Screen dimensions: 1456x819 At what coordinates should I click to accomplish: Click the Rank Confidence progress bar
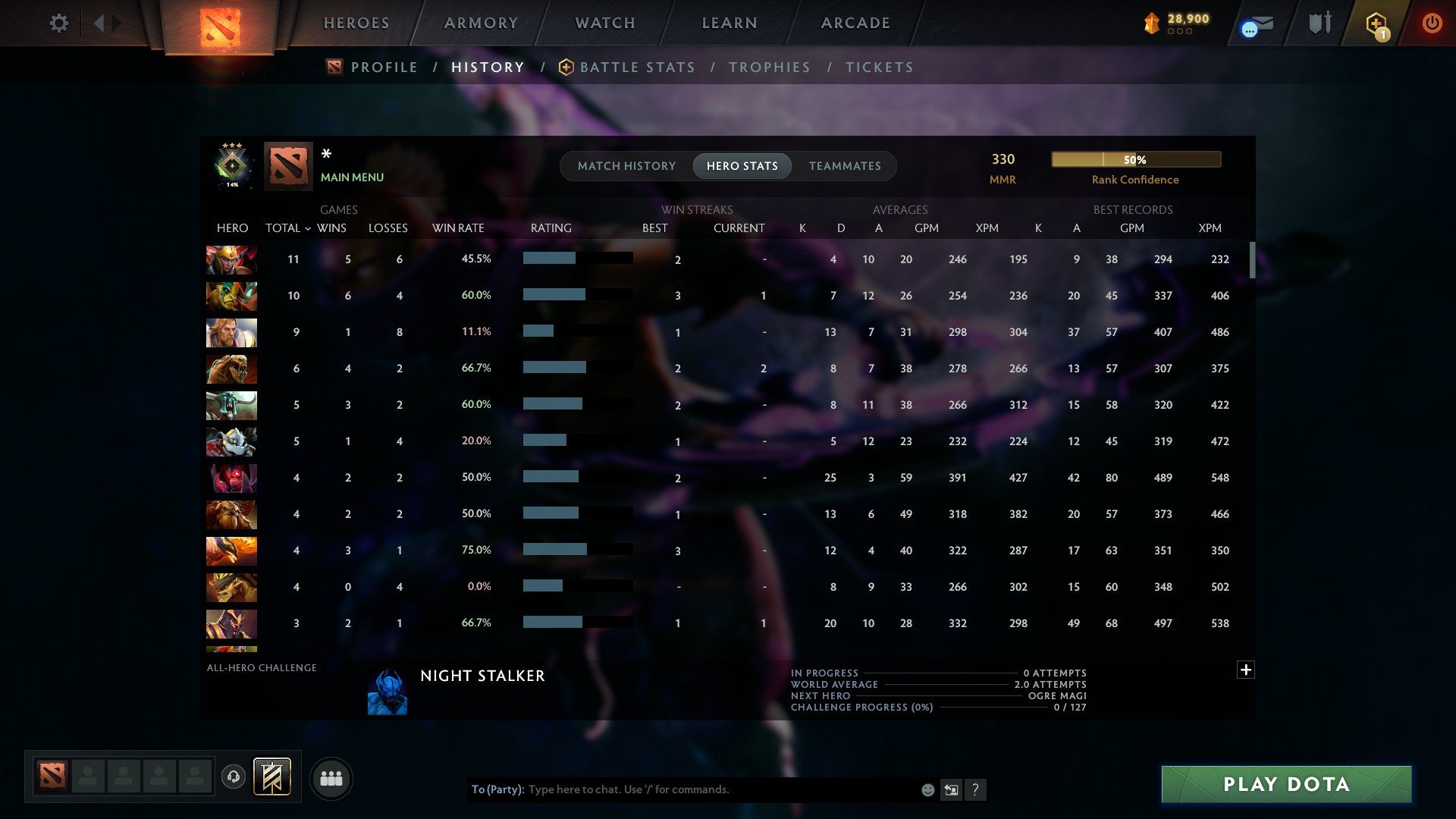click(1135, 159)
